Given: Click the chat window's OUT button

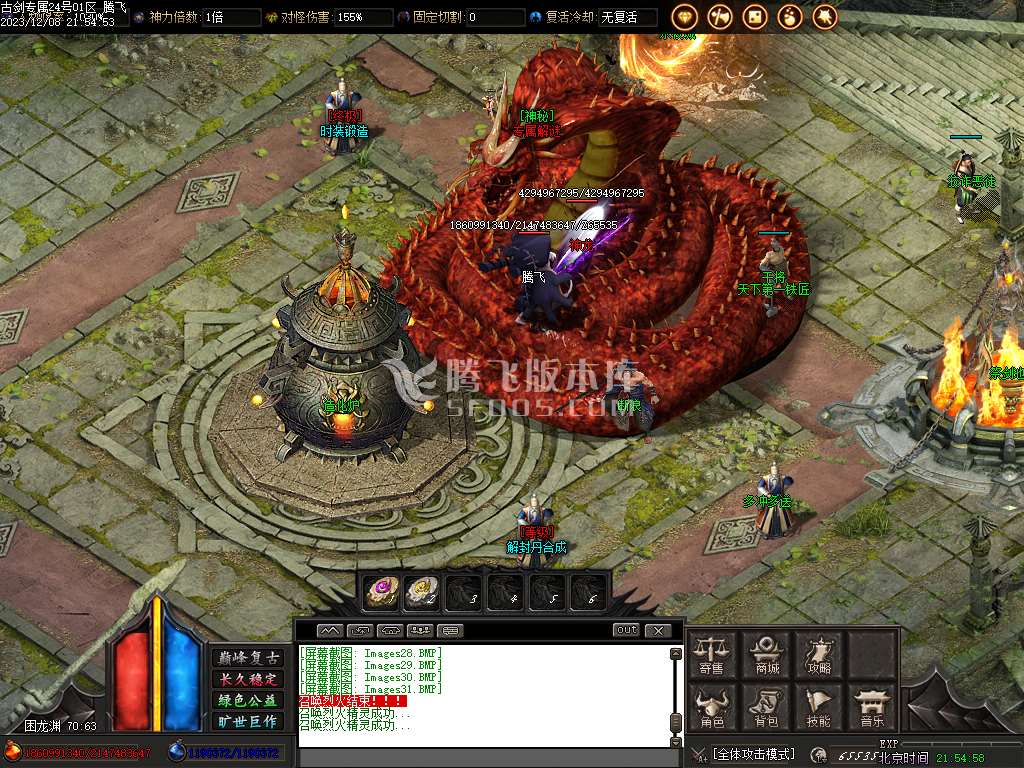Looking at the screenshot, I should point(626,630).
